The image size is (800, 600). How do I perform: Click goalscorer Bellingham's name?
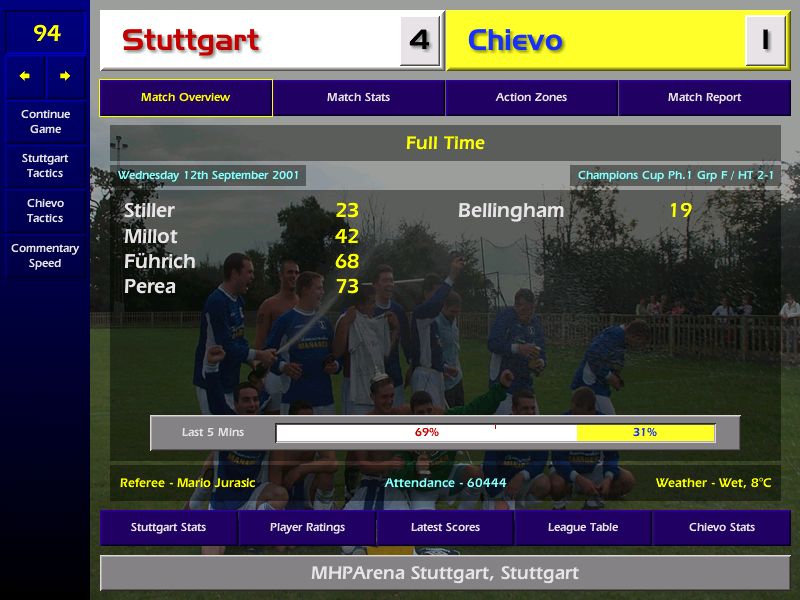coord(511,211)
